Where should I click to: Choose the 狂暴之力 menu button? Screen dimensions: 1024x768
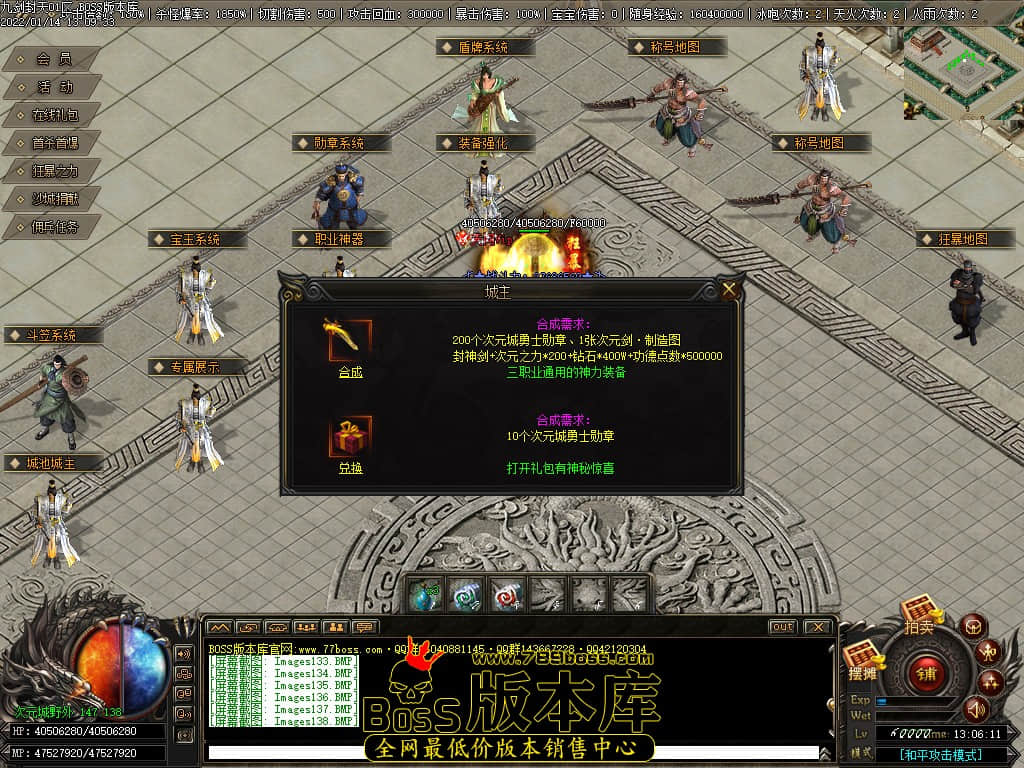(x=53, y=171)
